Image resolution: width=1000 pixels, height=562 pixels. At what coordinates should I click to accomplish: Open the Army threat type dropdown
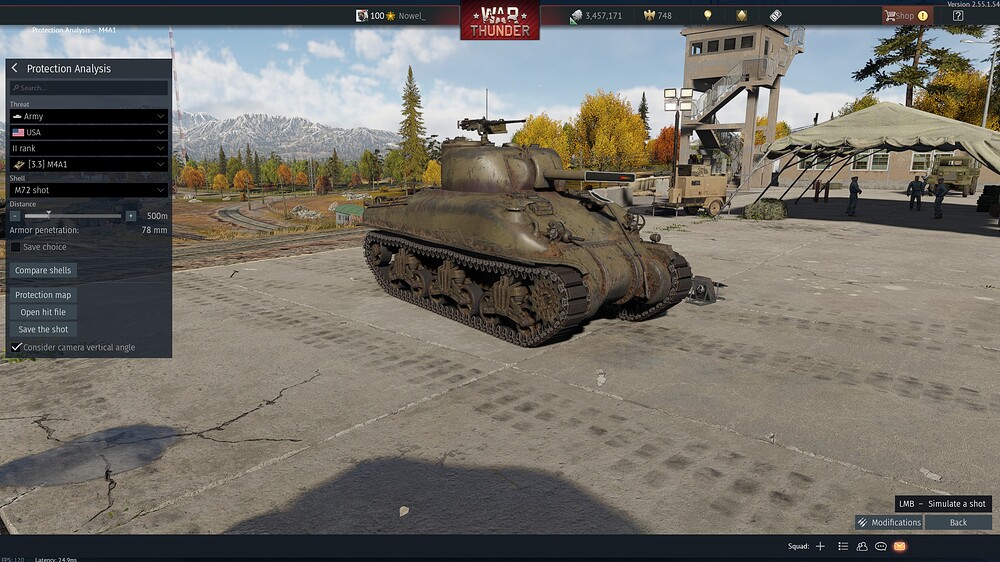point(89,116)
